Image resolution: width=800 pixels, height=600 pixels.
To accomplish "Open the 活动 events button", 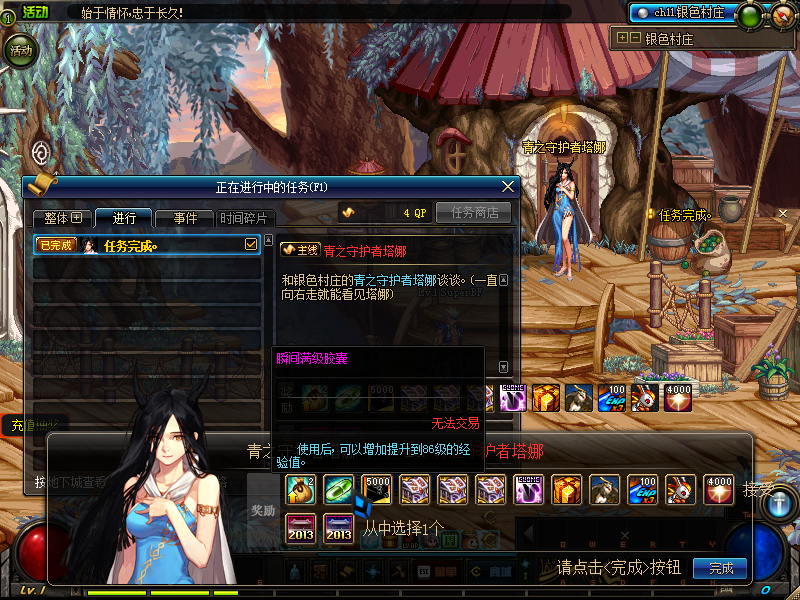I will [x=20, y=50].
